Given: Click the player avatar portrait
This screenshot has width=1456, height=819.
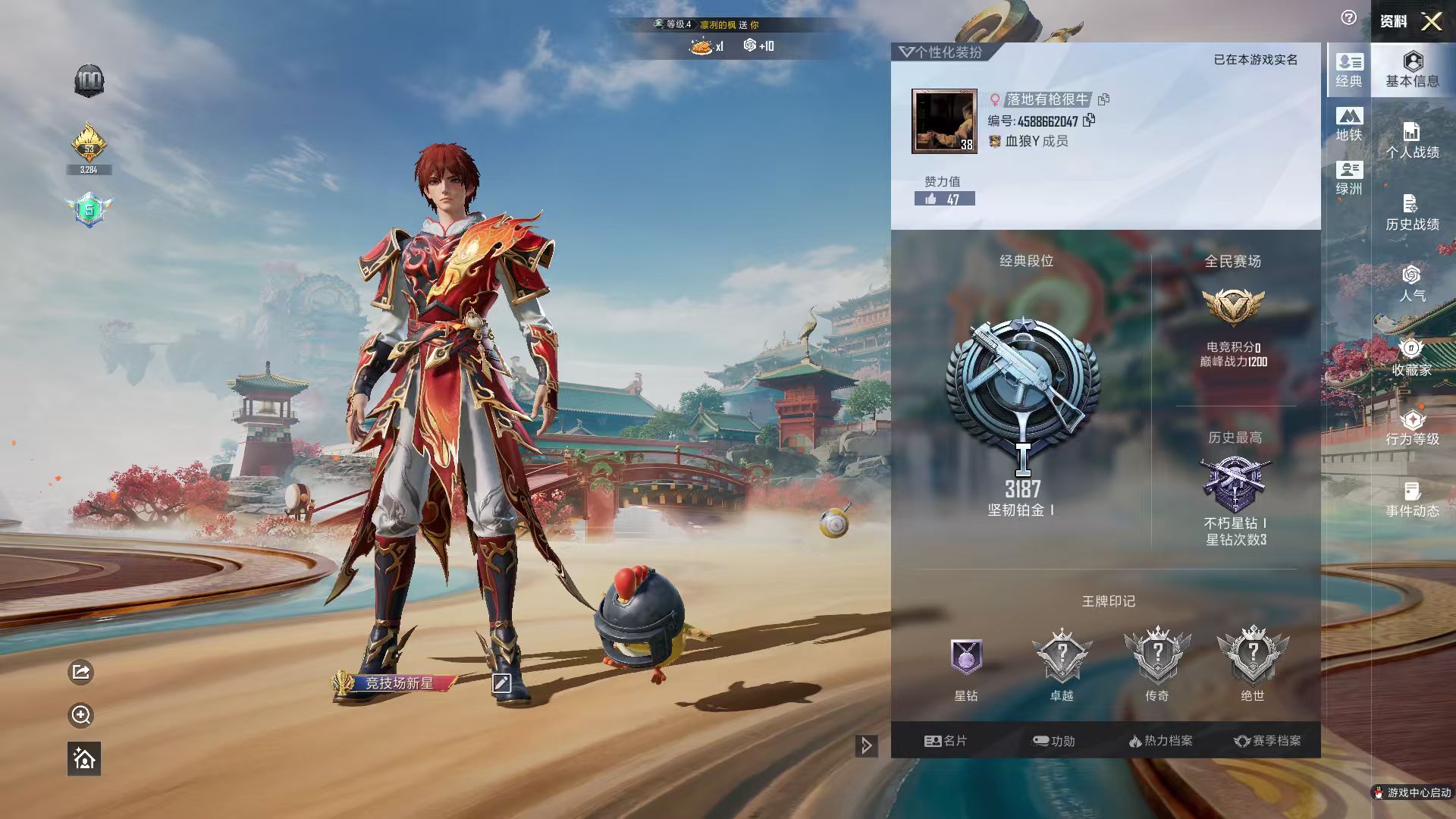Looking at the screenshot, I should coord(944,121).
